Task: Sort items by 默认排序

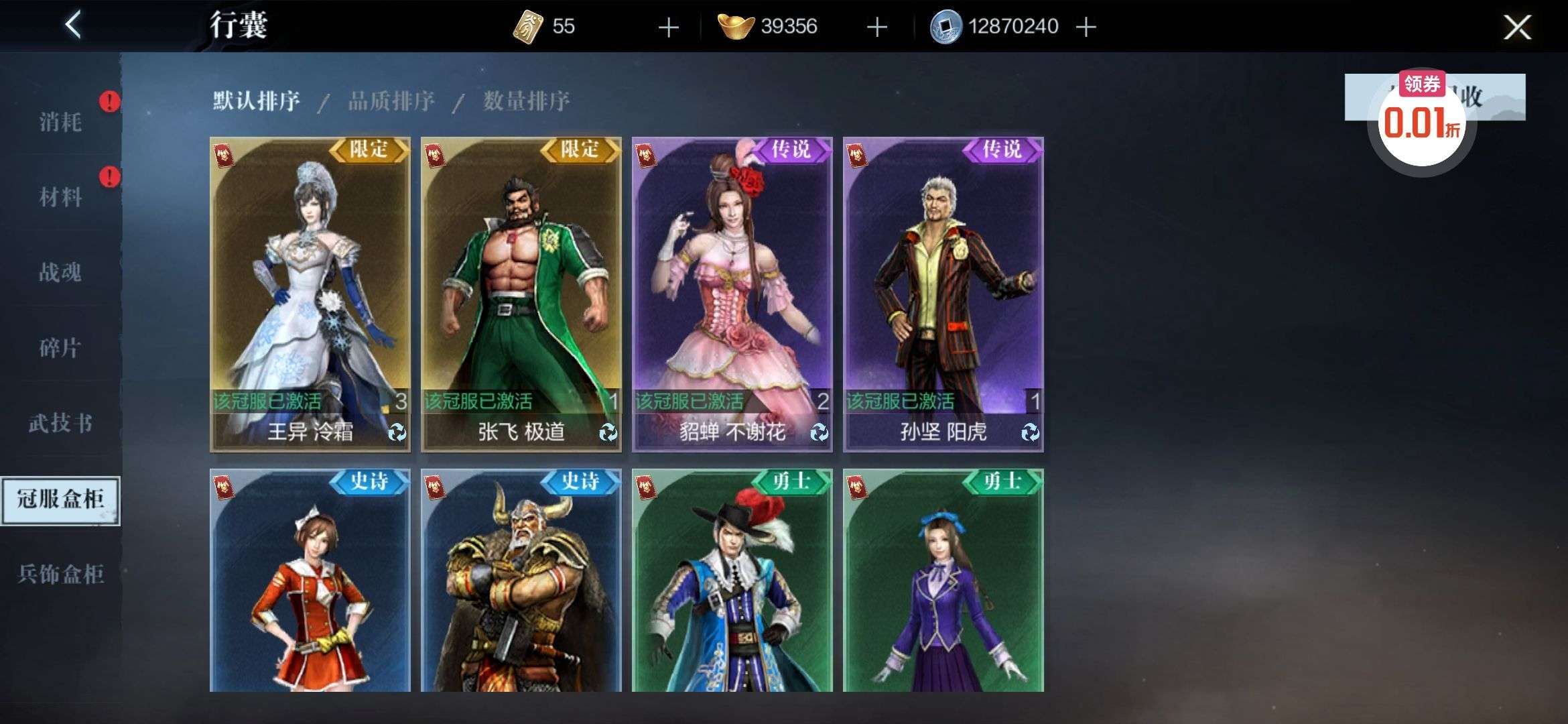Action: coord(256,101)
